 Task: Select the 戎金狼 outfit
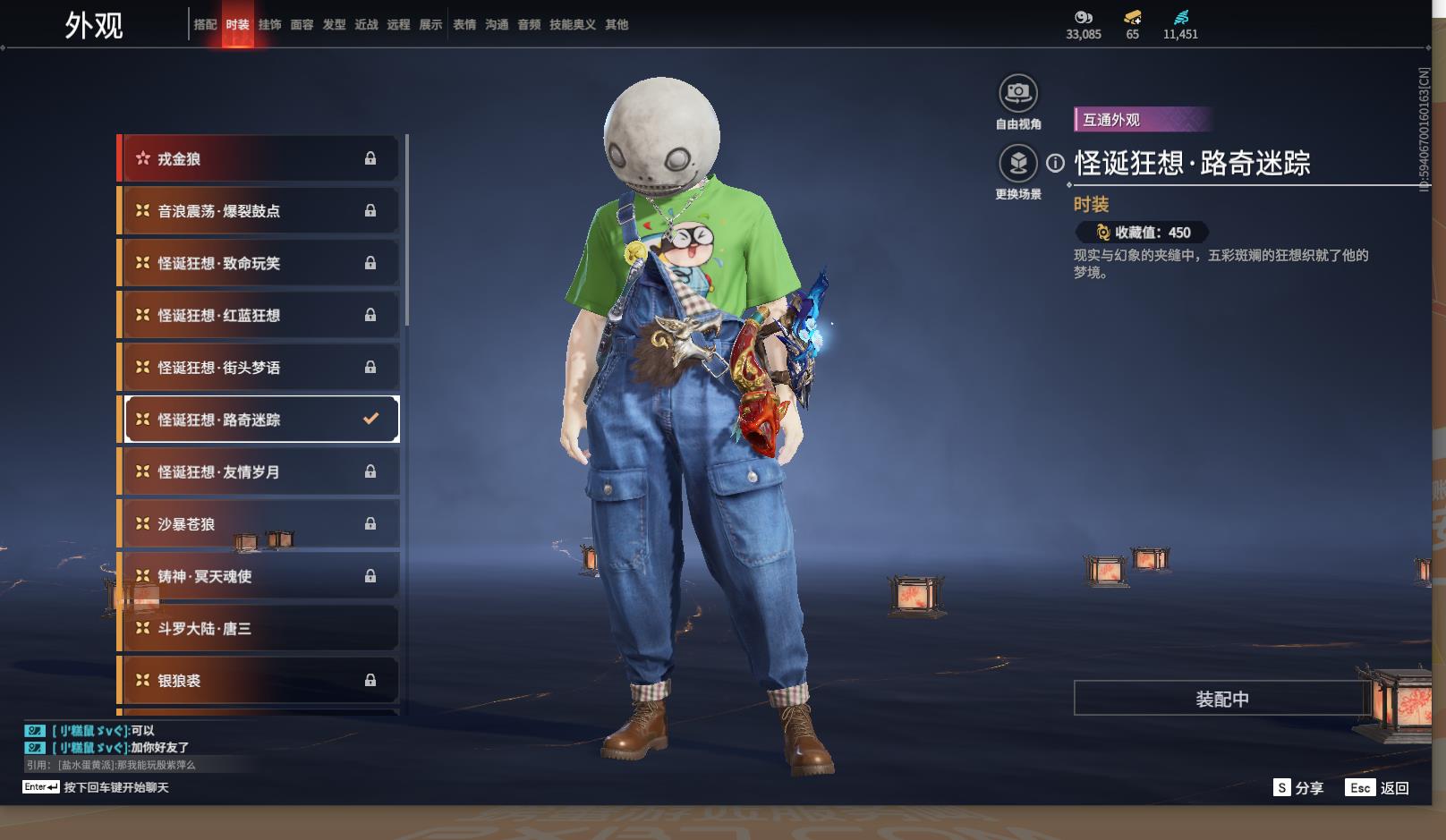click(259, 159)
